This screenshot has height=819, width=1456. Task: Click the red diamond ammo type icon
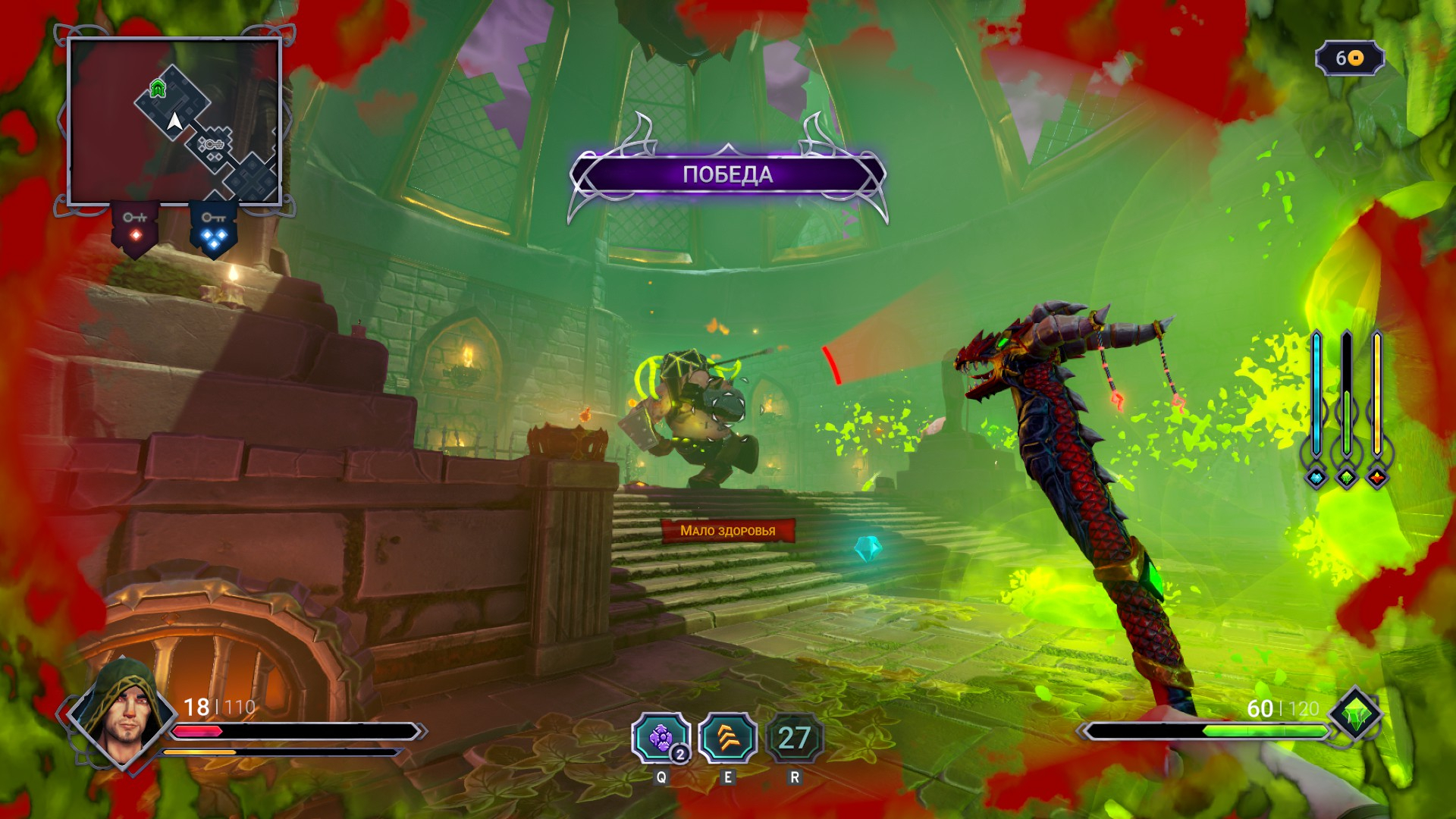pos(1377,478)
